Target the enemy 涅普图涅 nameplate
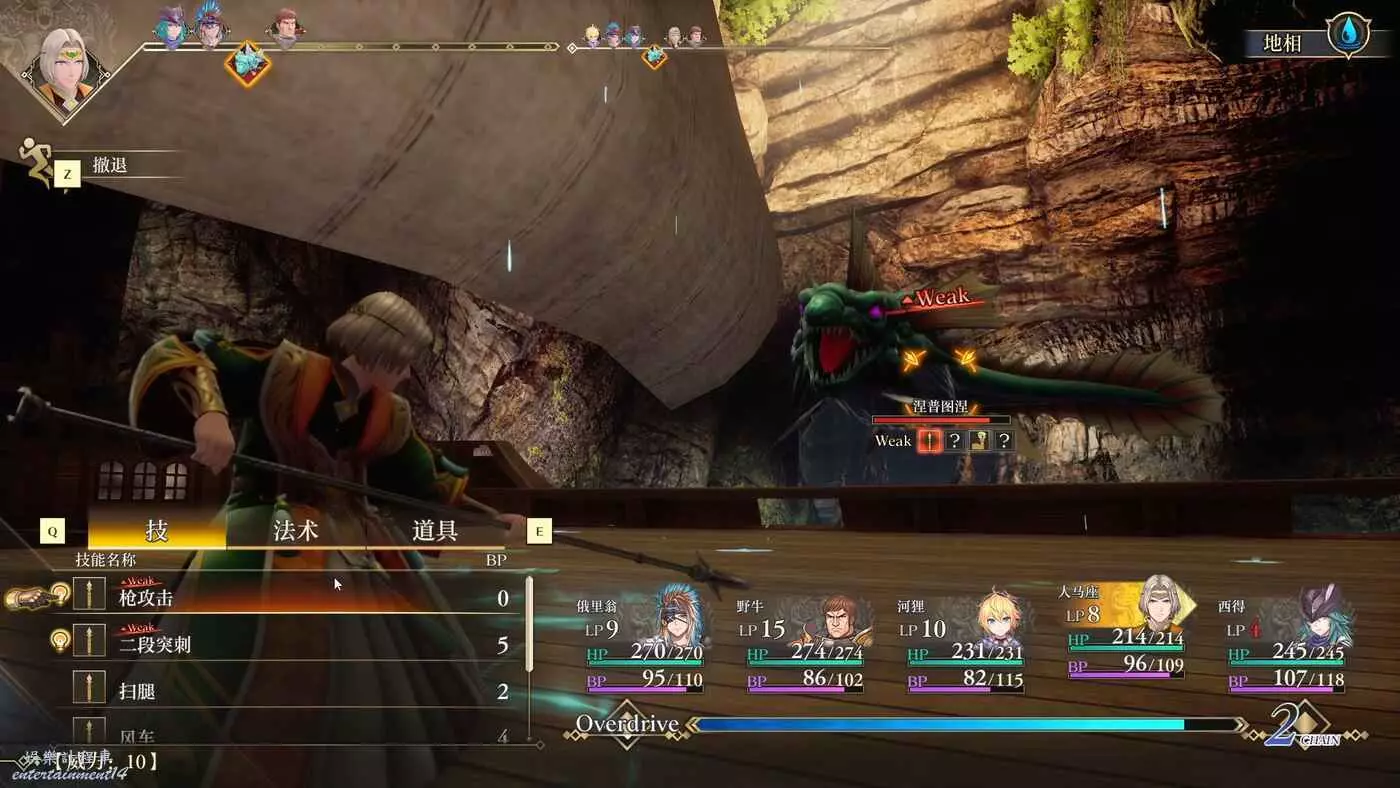 pyautogui.click(x=940, y=406)
